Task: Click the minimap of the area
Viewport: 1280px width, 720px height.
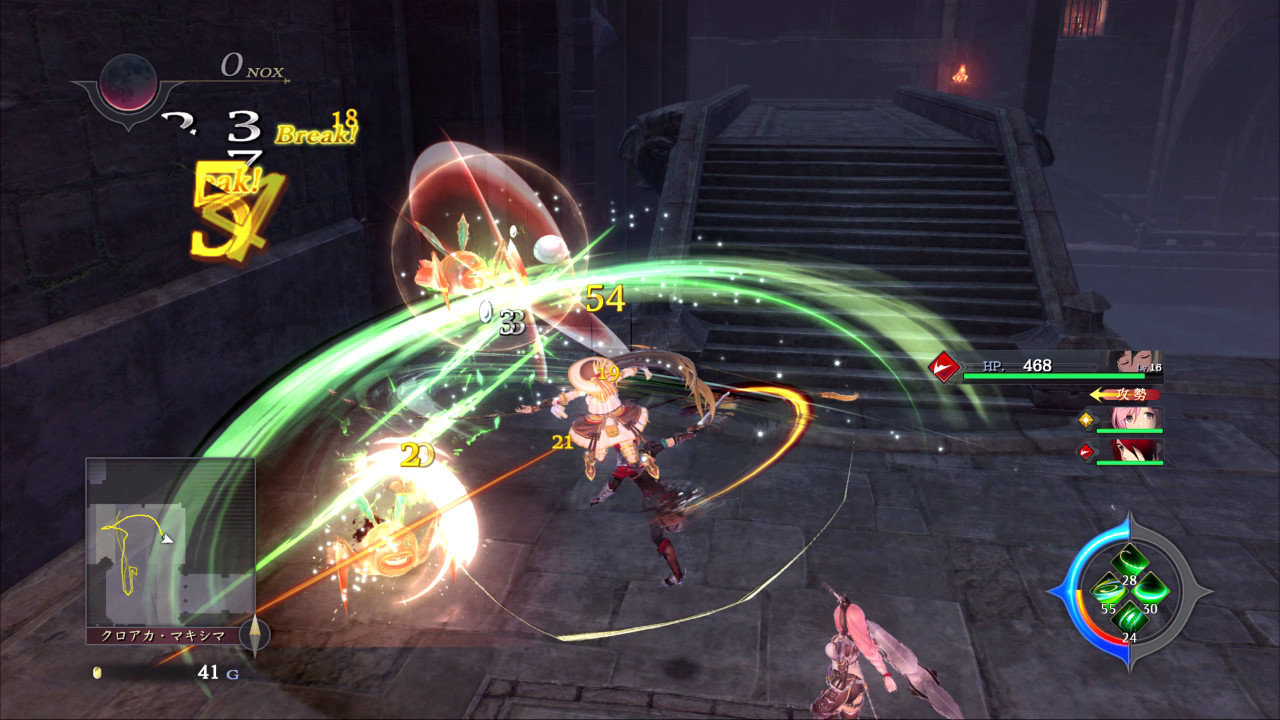Action: click(170, 541)
